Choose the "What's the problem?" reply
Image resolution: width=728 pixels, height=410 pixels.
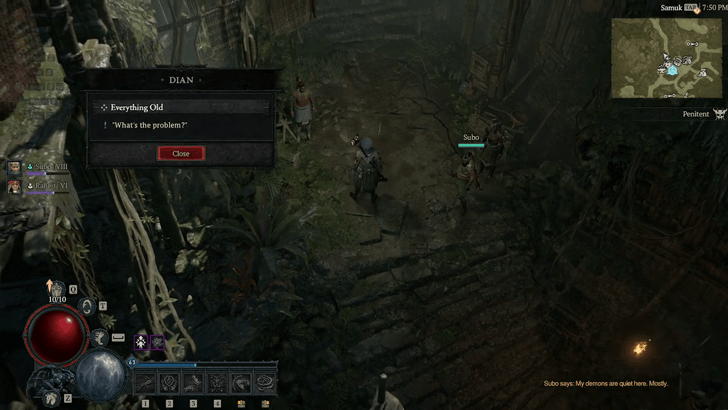tap(150, 125)
